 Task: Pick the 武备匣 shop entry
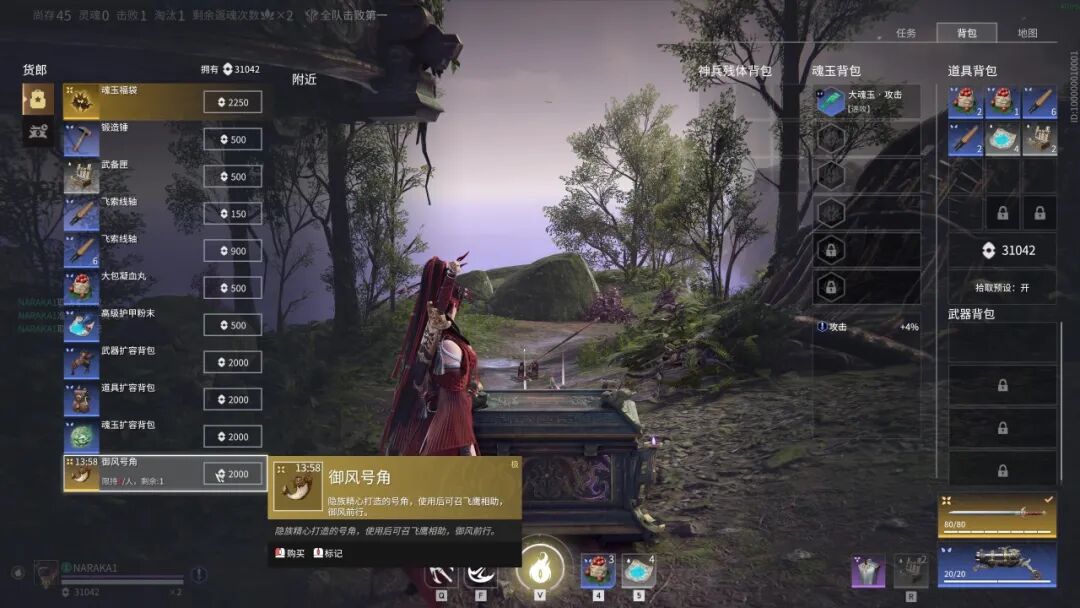[130, 176]
